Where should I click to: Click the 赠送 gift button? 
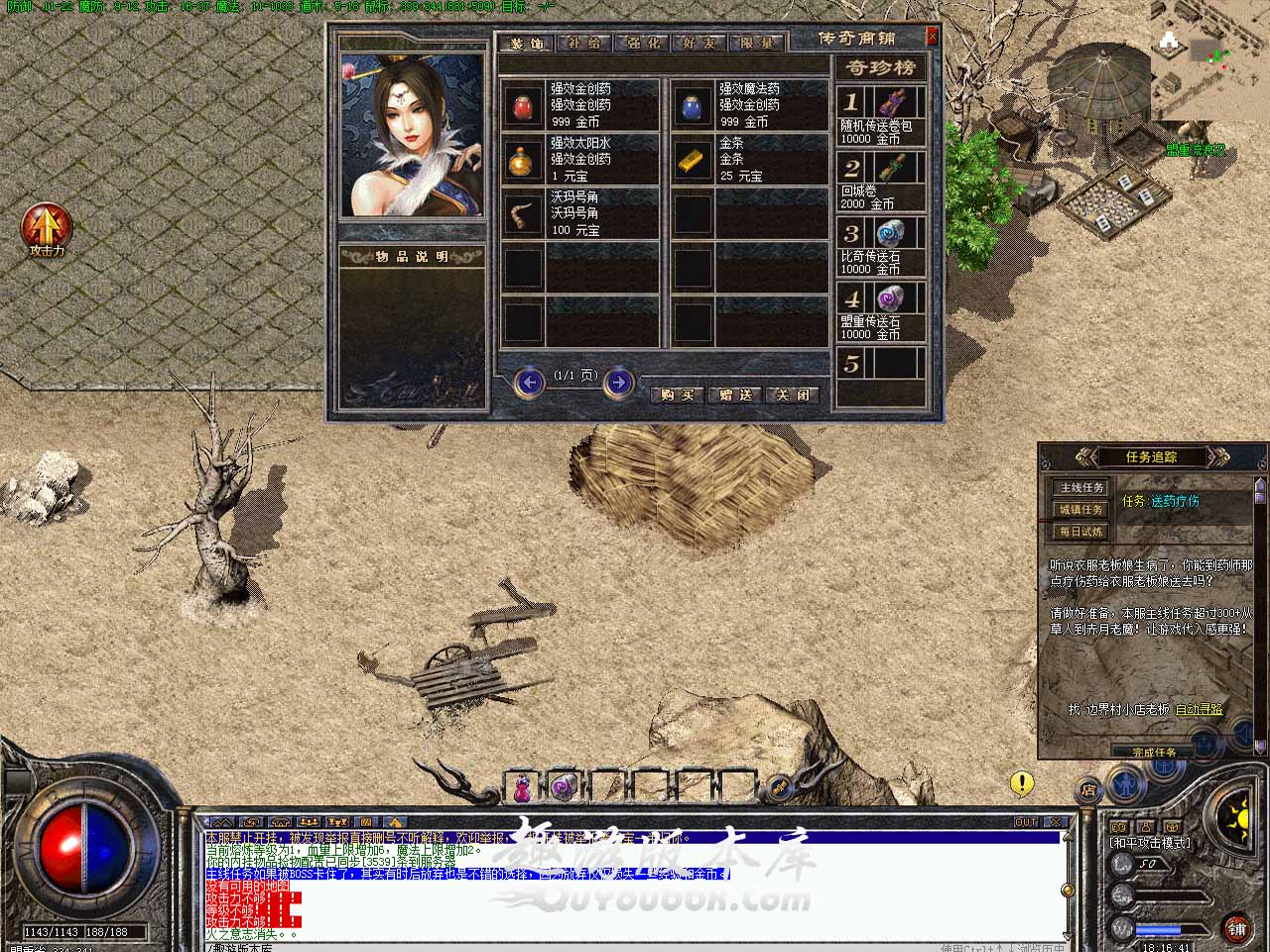735,395
